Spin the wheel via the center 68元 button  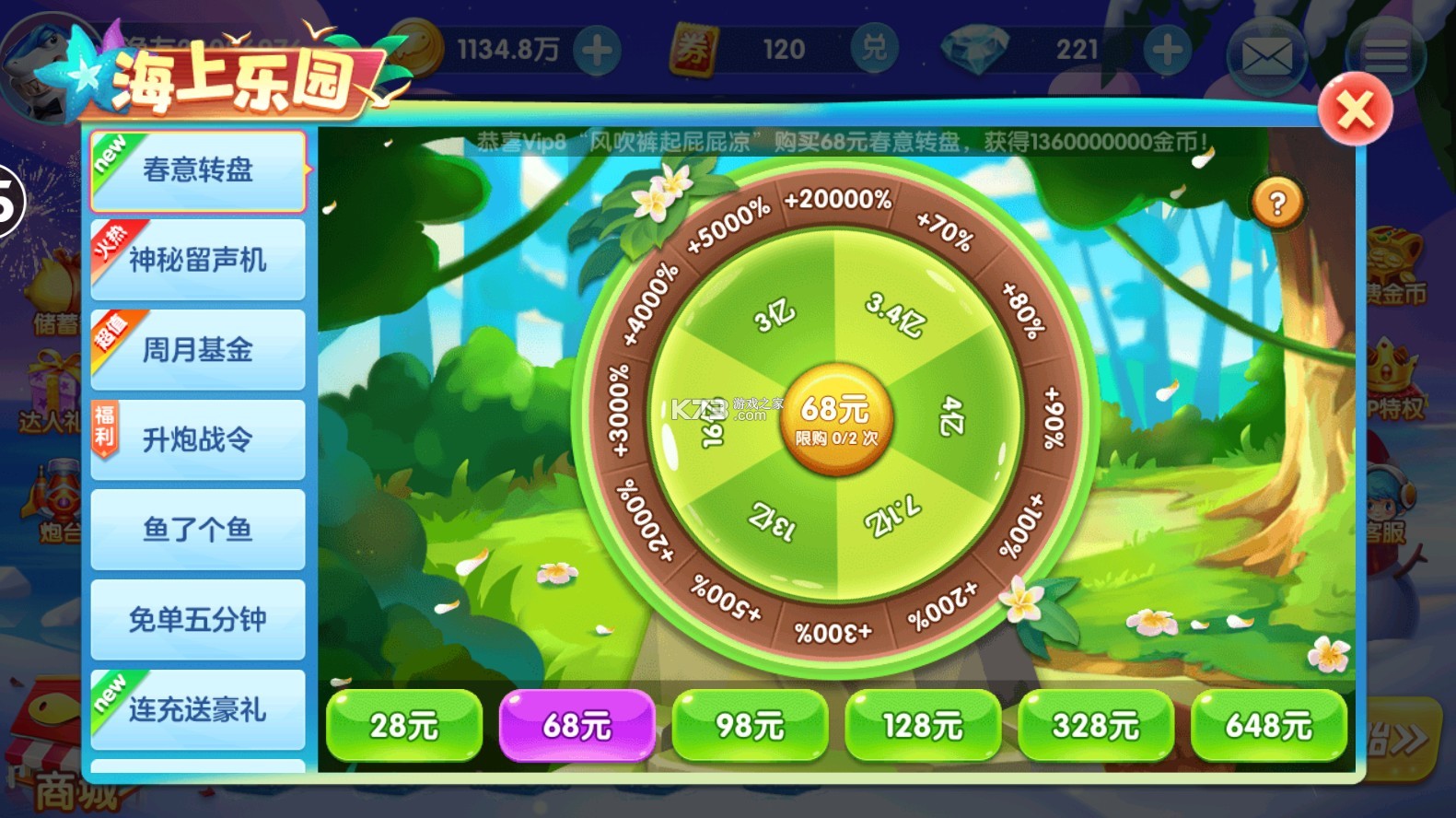coord(835,419)
